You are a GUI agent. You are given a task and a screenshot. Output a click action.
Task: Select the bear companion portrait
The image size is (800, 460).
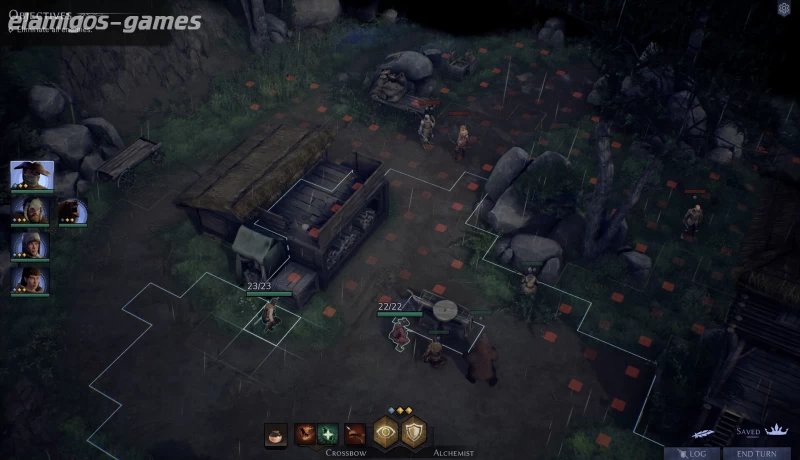71,210
